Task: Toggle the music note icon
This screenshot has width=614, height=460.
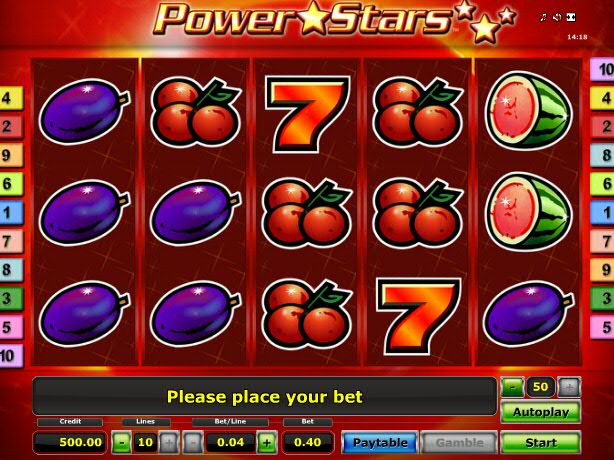Action: [x=545, y=18]
